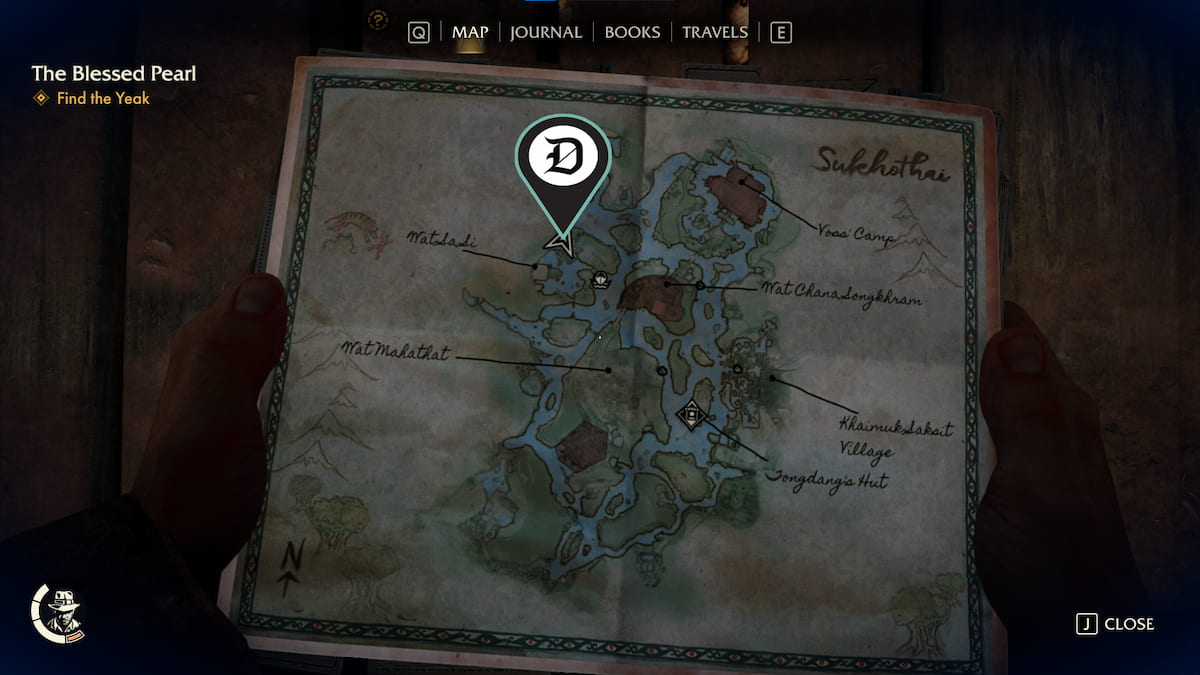1200x675 pixels.
Task: Show the Travels tab
Action: (714, 32)
